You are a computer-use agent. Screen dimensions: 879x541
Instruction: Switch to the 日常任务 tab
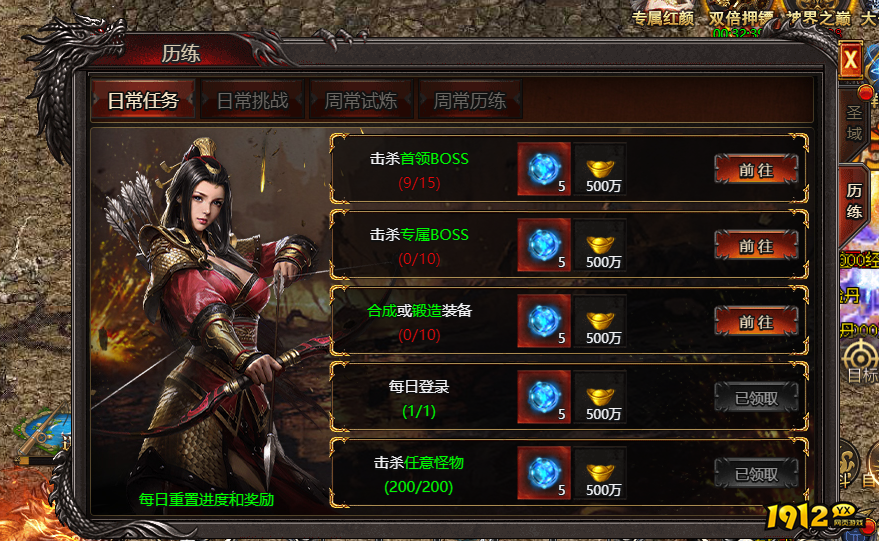point(143,100)
